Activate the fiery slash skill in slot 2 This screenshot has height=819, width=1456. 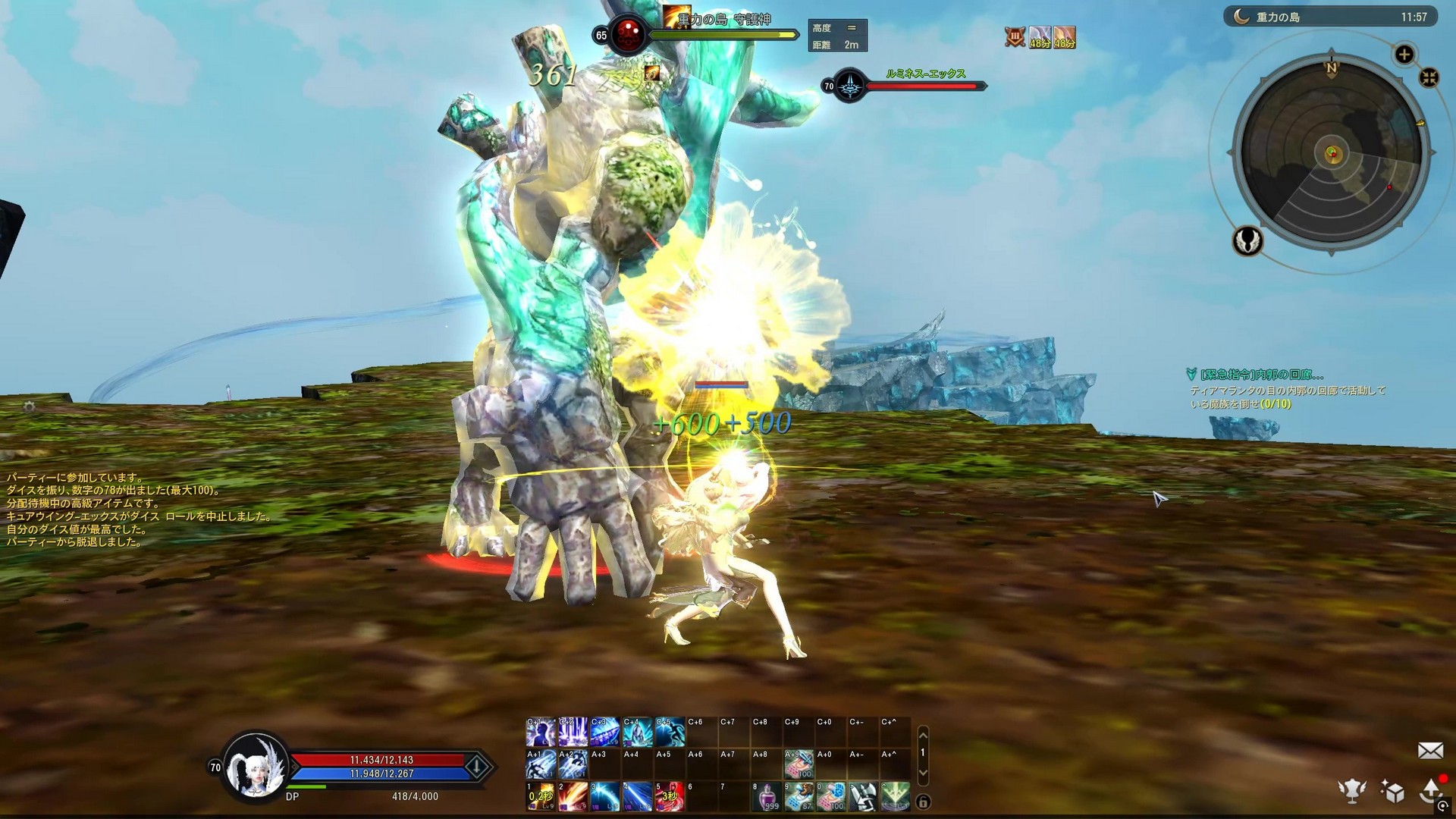pyautogui.click(x=573, y=796)
